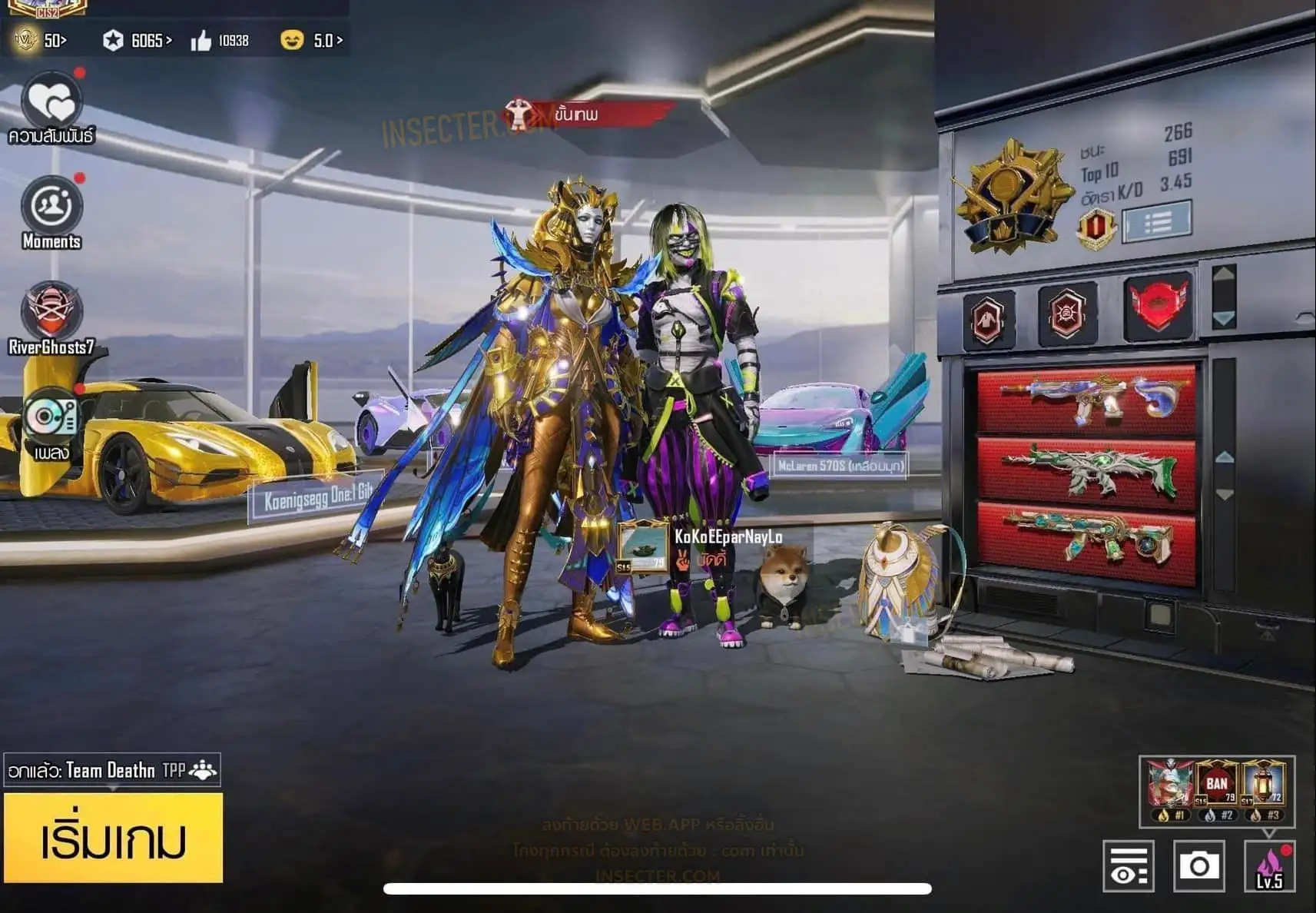View the 6065 popularity star counter

click(x=138, y=40)
